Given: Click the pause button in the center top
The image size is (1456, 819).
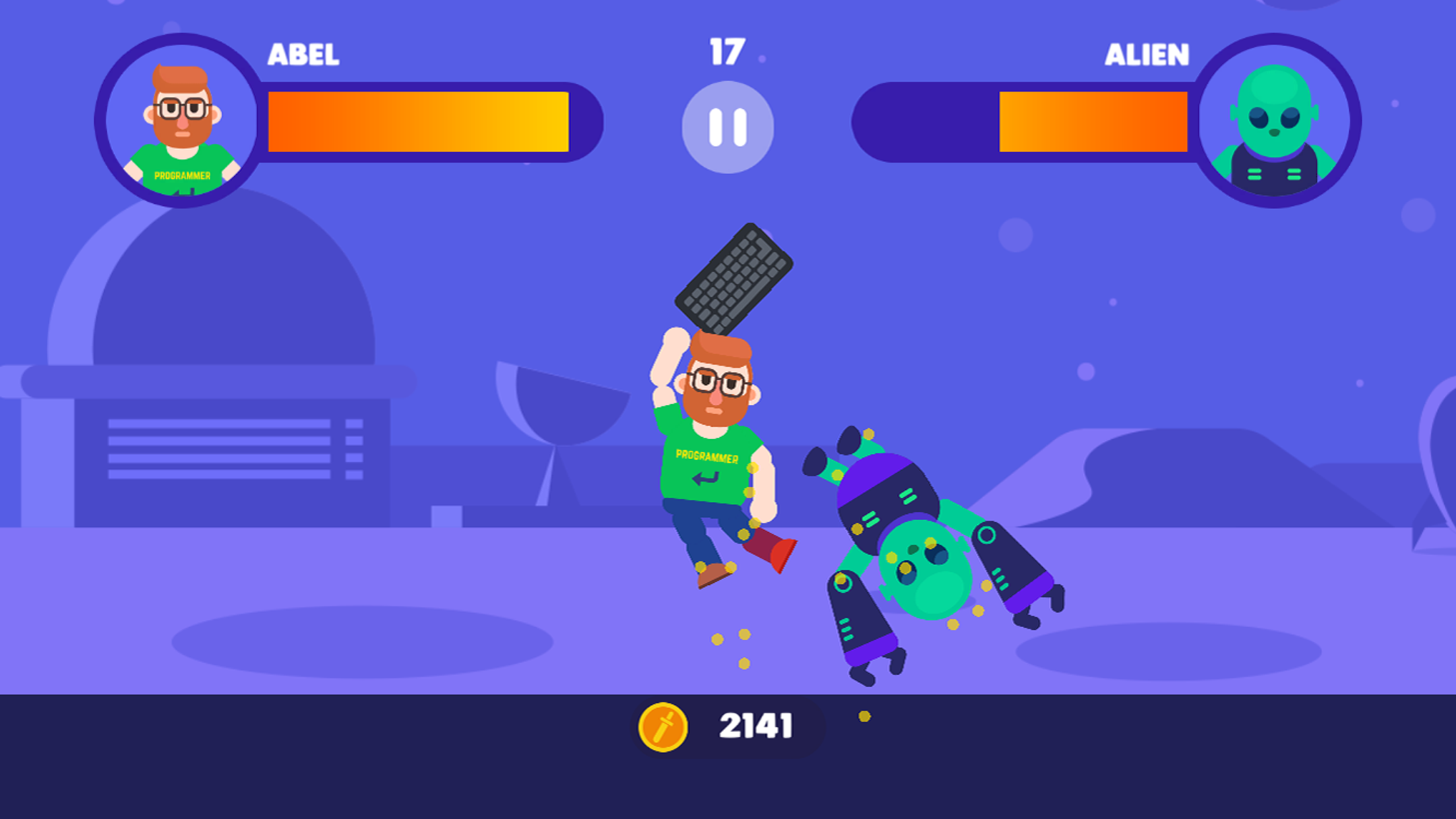Looking at the screenshot, I should pyautogui.click(x=728, y=127).
